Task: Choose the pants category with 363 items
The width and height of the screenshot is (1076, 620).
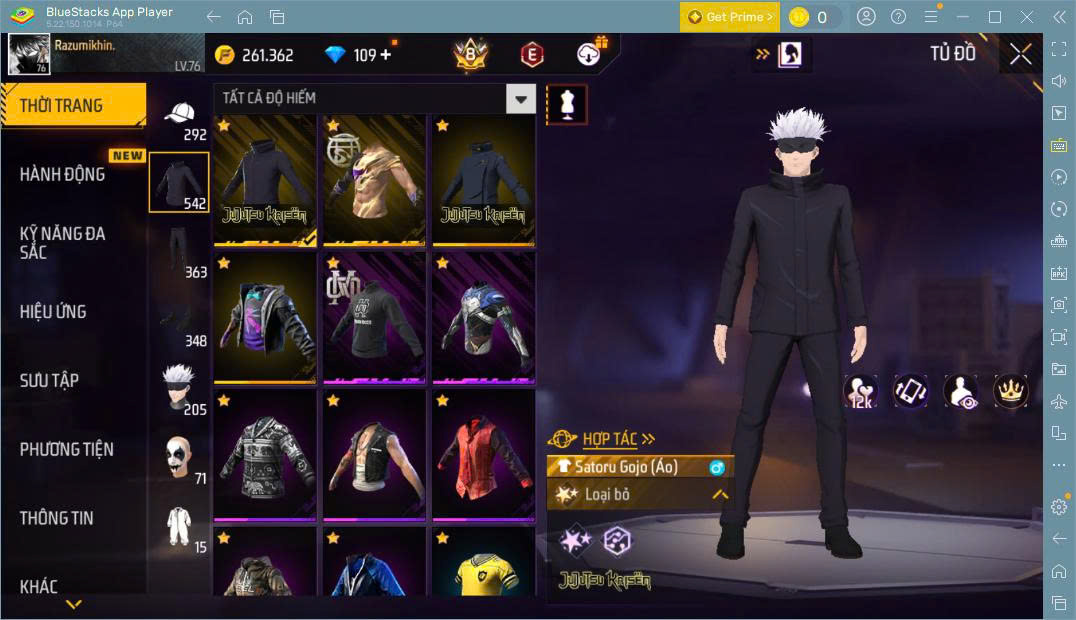Action: point(179,252)
